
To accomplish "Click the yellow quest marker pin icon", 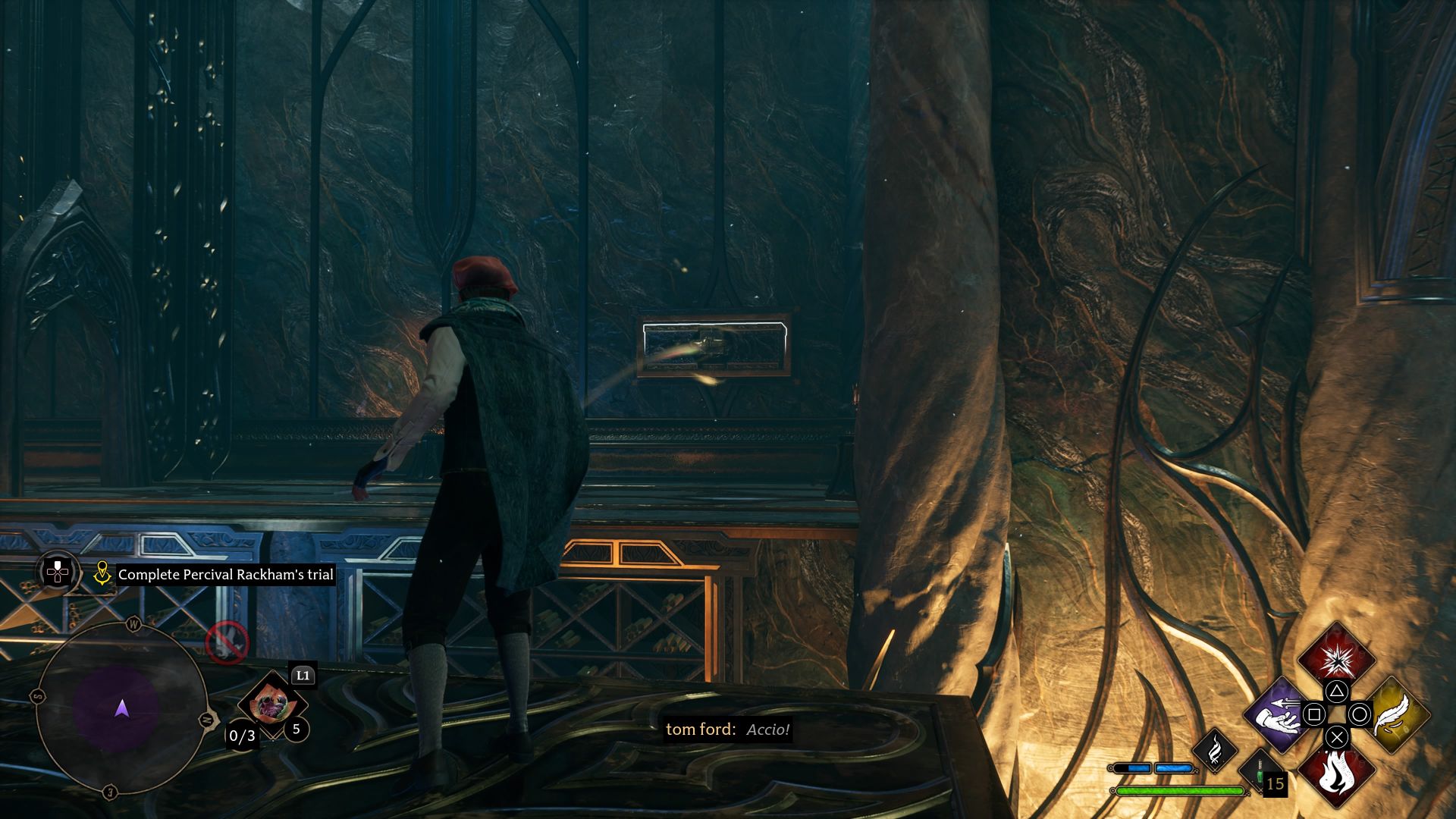I will tap(102, 573).
